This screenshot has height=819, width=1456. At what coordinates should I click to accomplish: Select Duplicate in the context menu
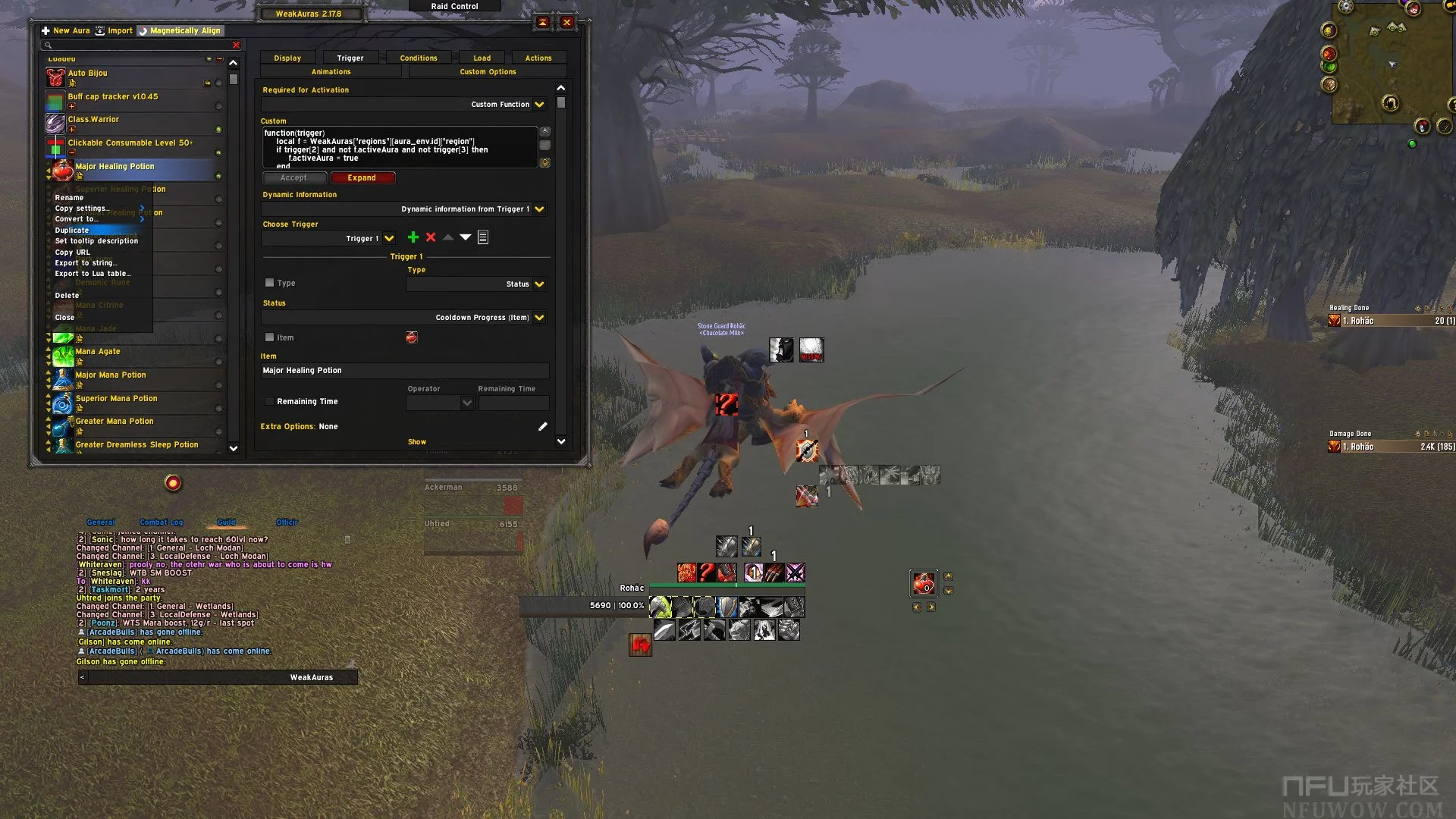72,230
